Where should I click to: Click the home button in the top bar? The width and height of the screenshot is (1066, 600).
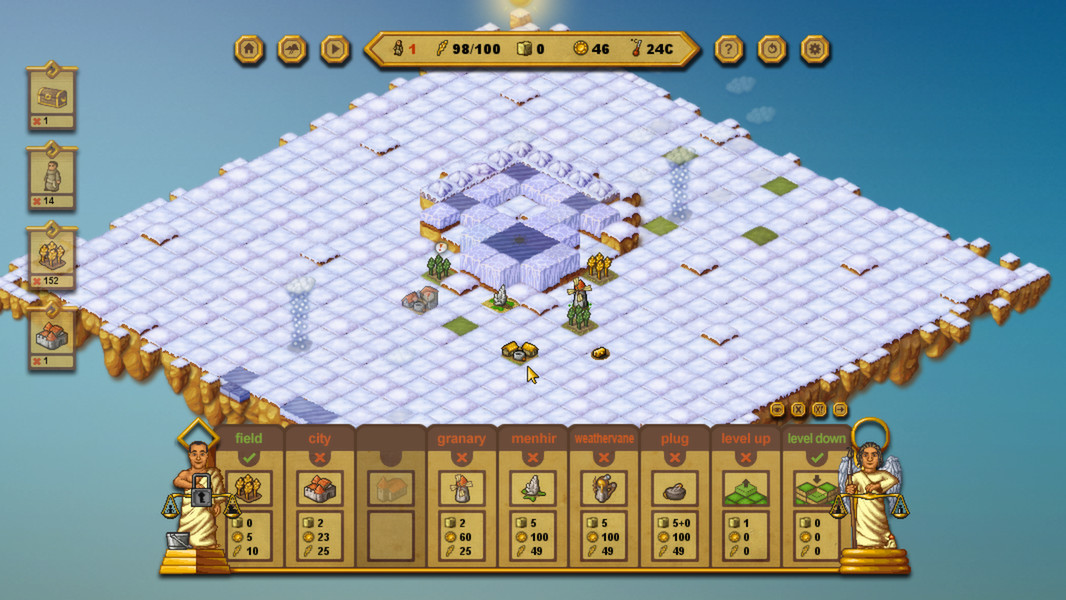249,49
